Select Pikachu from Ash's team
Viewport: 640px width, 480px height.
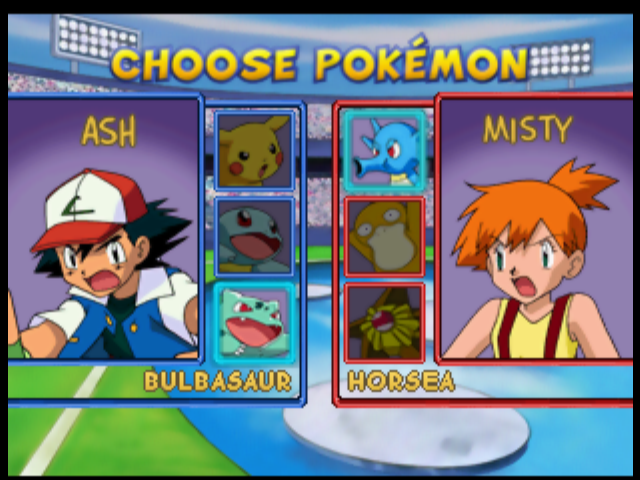tap(255, 151)
